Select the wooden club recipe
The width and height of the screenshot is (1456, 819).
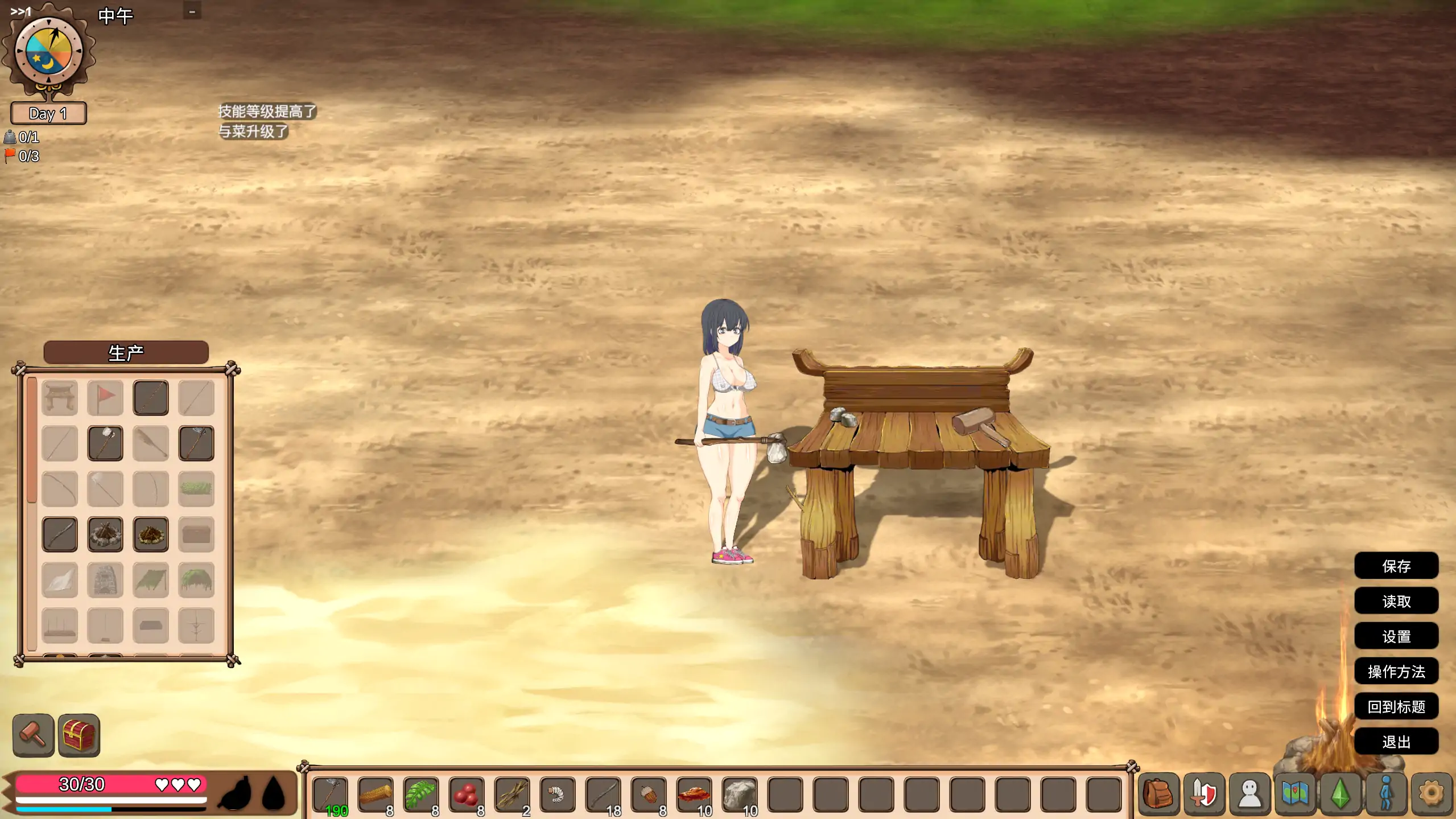[x=59, y=534]
